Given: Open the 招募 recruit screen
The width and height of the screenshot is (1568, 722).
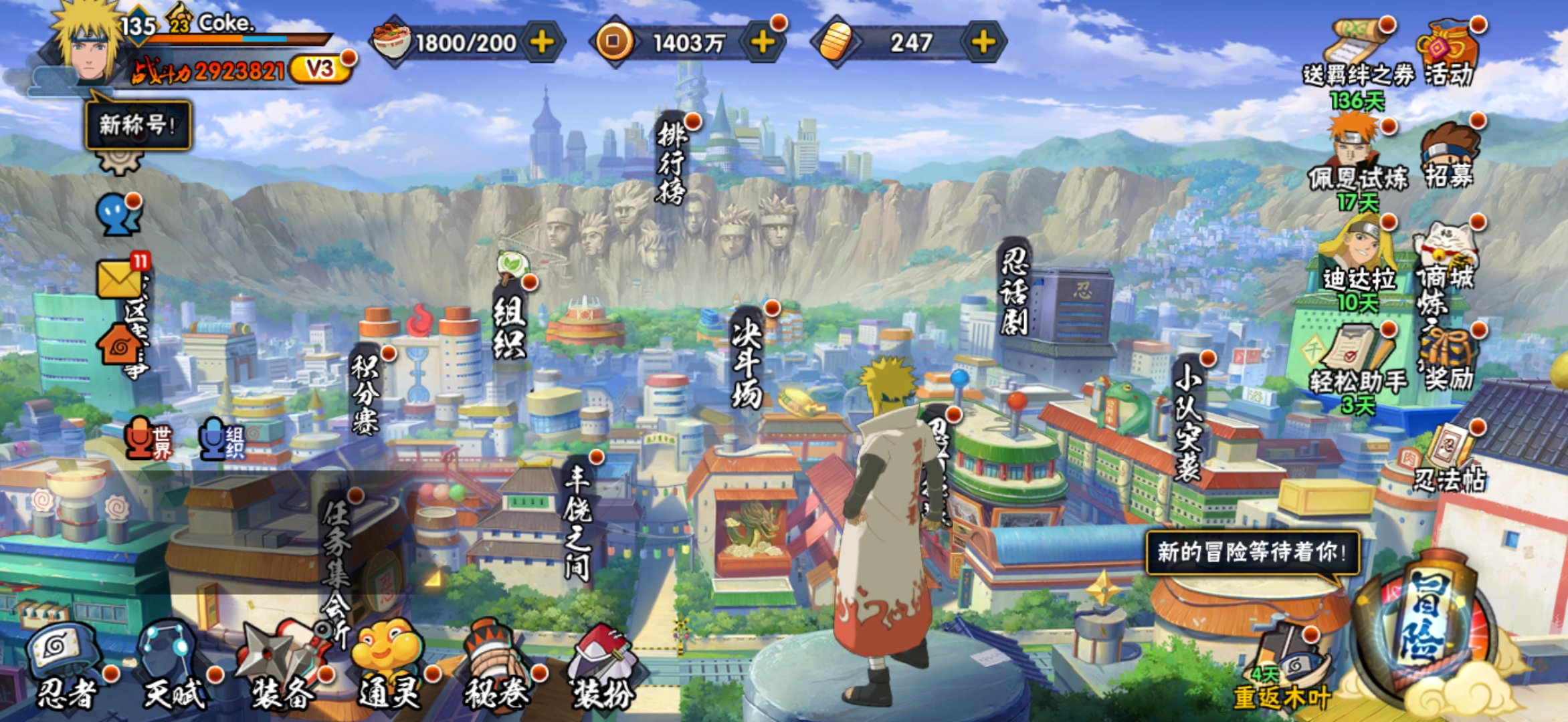Looking at the screenshot, I should pos(1449,157).
